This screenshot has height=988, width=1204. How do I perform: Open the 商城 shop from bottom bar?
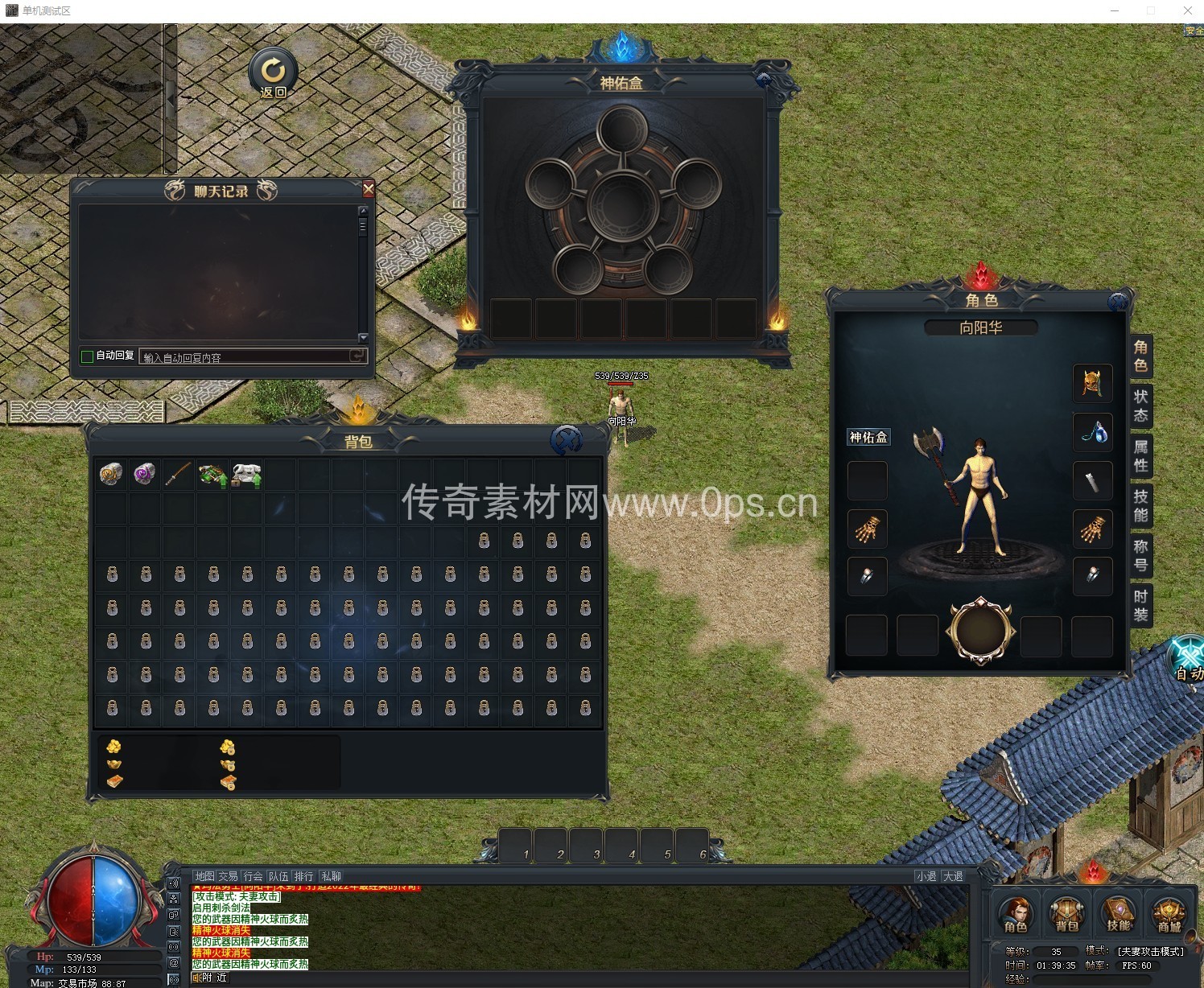click(x=1169, y=913)
